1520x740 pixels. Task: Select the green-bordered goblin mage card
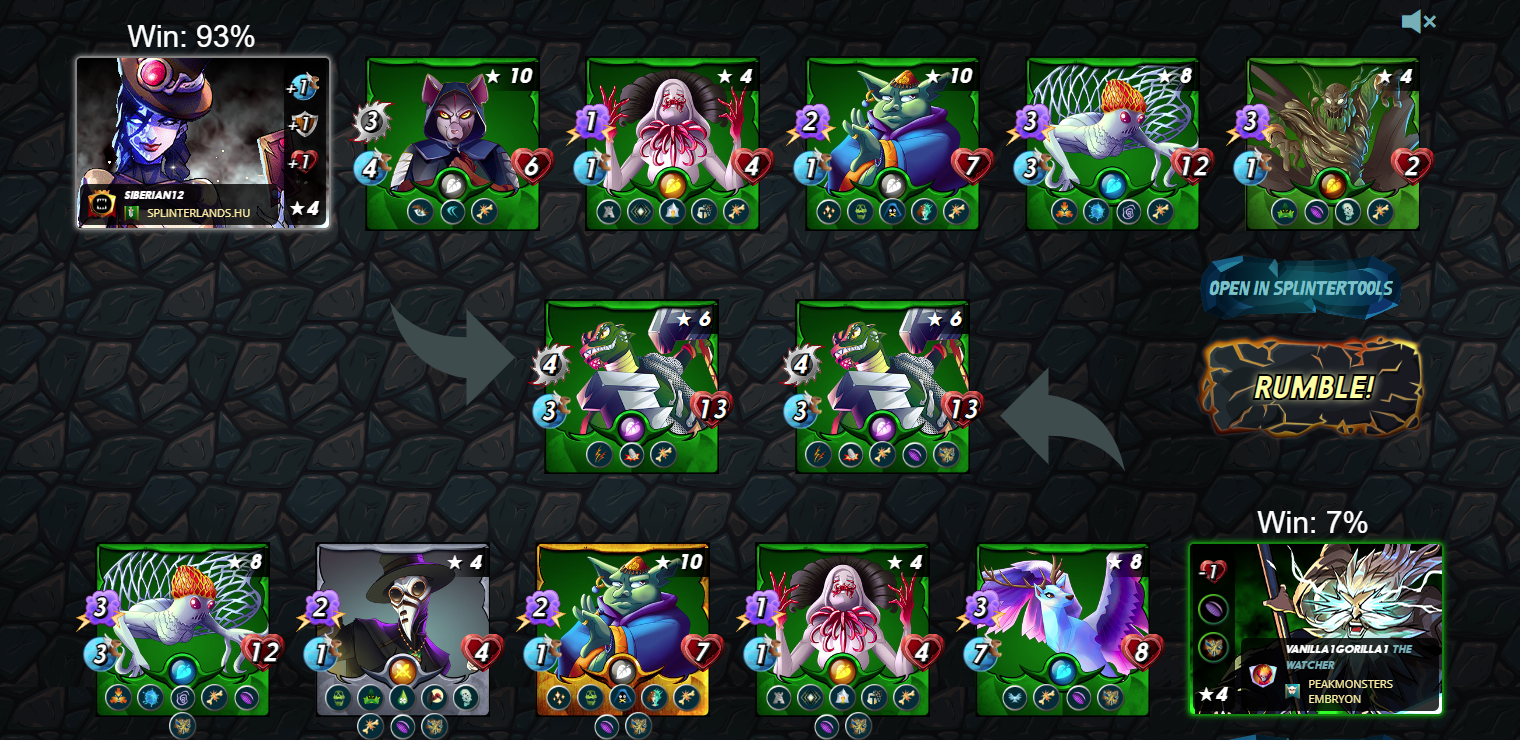tap(893, 143)
